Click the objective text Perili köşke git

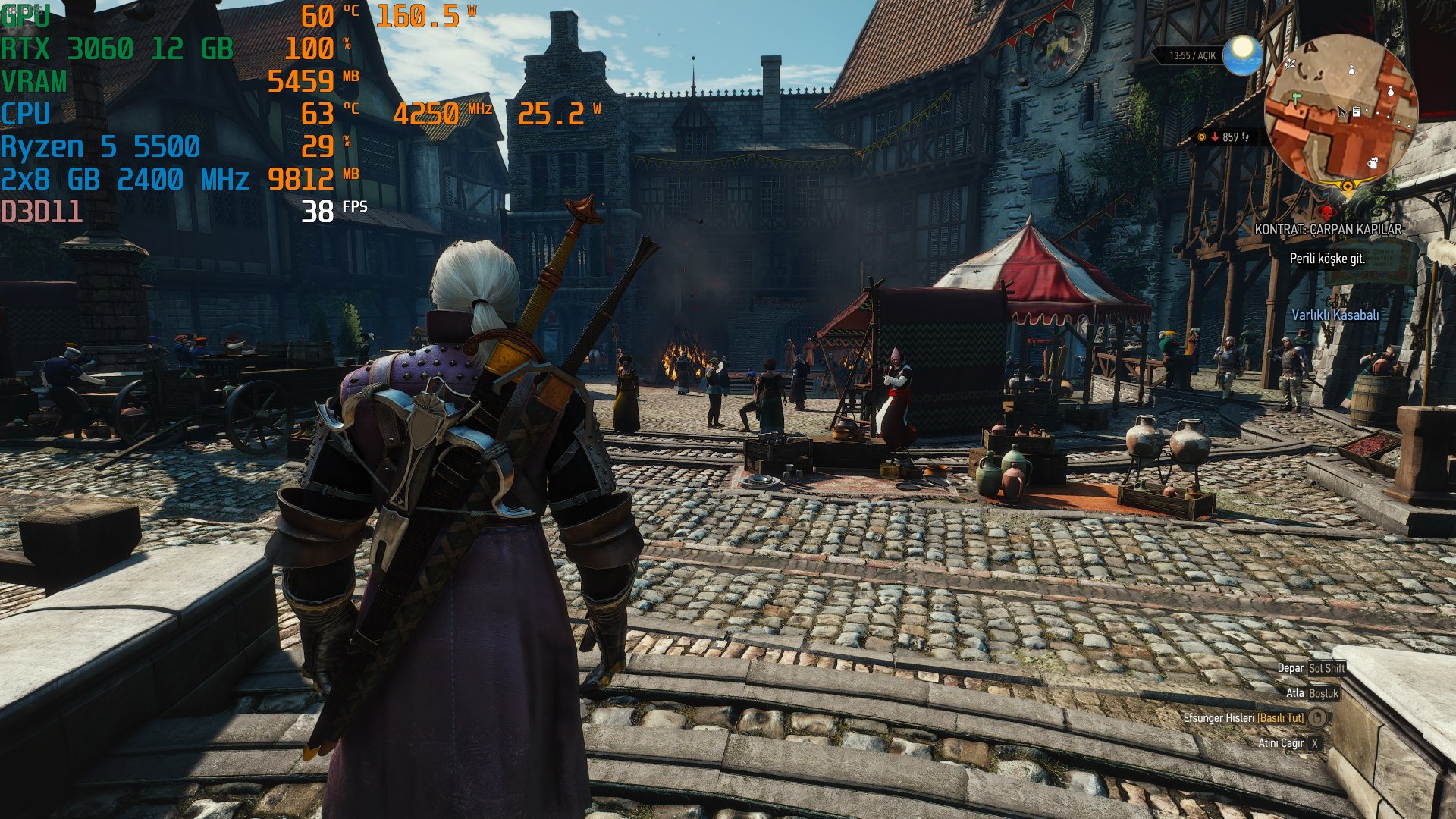(1327, 259)
